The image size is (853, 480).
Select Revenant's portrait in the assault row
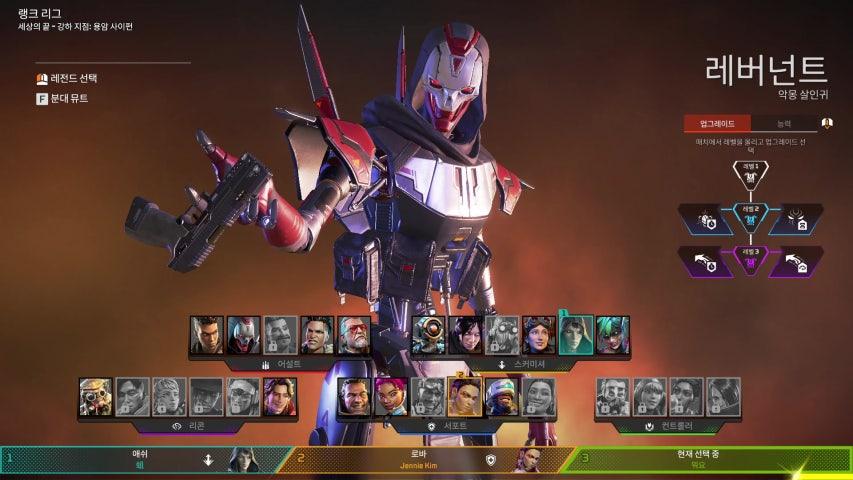(x=243, y=335)
